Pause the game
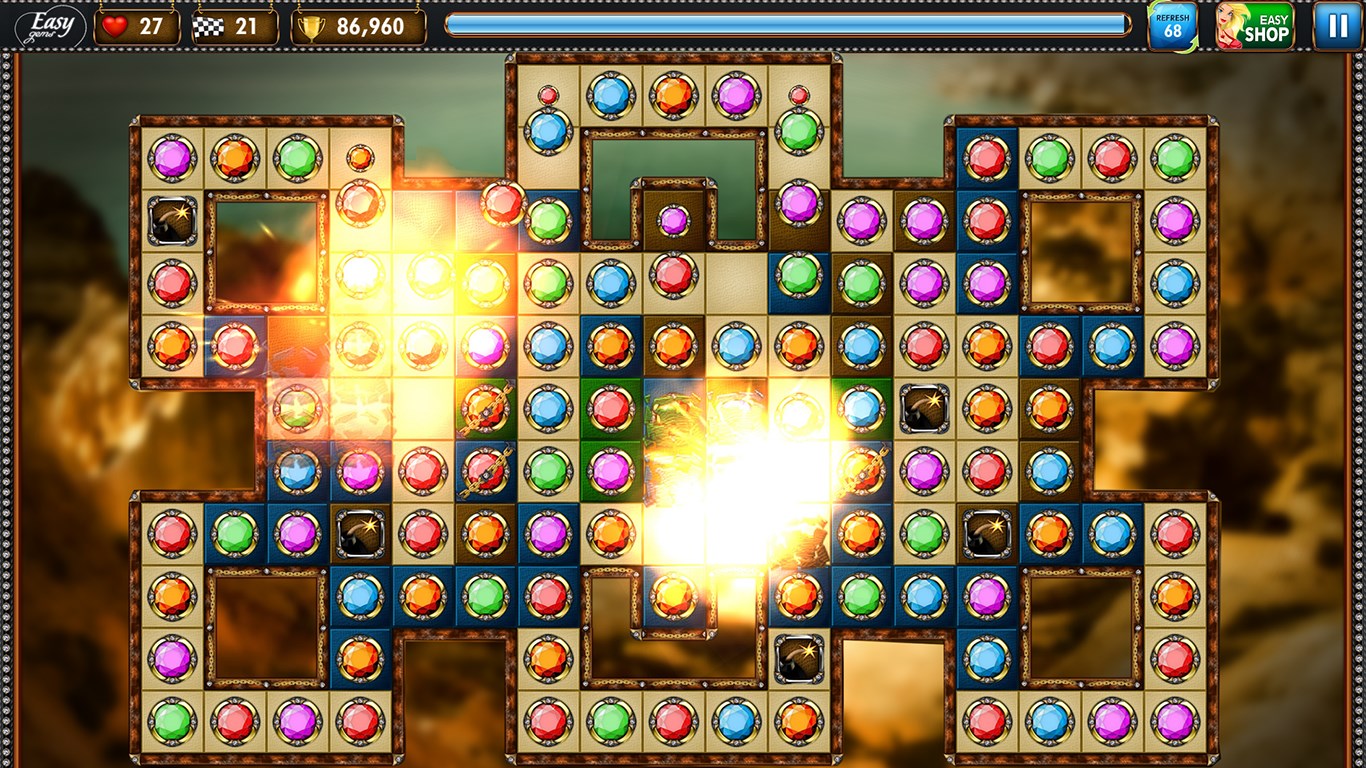Screen dimensions: 1366x768 tap(1337, 26)
